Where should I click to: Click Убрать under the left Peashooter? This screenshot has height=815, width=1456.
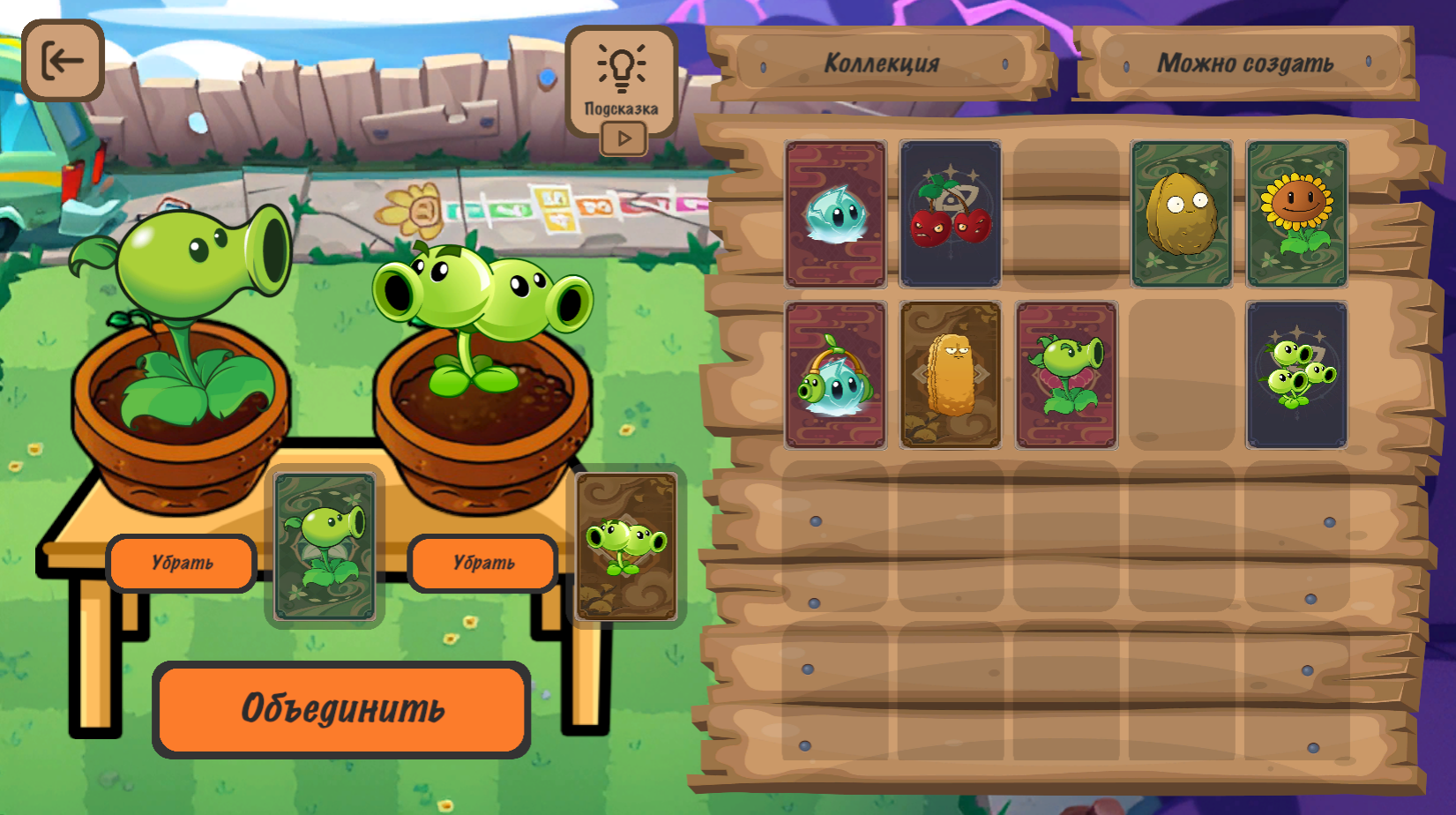click(182, 563)
